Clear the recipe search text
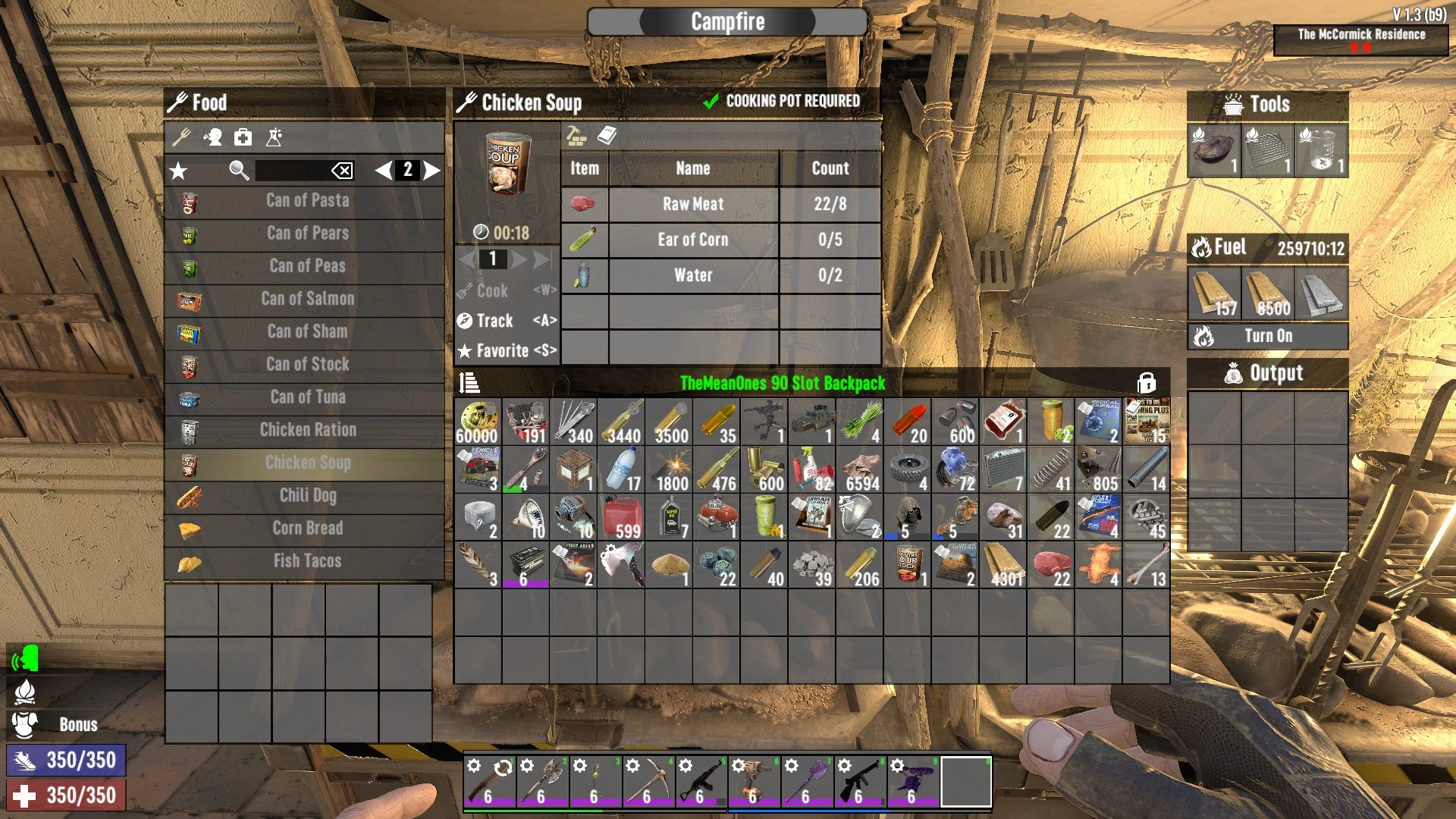This screenshot has height=819, width=1456. [x=342, y=171]
